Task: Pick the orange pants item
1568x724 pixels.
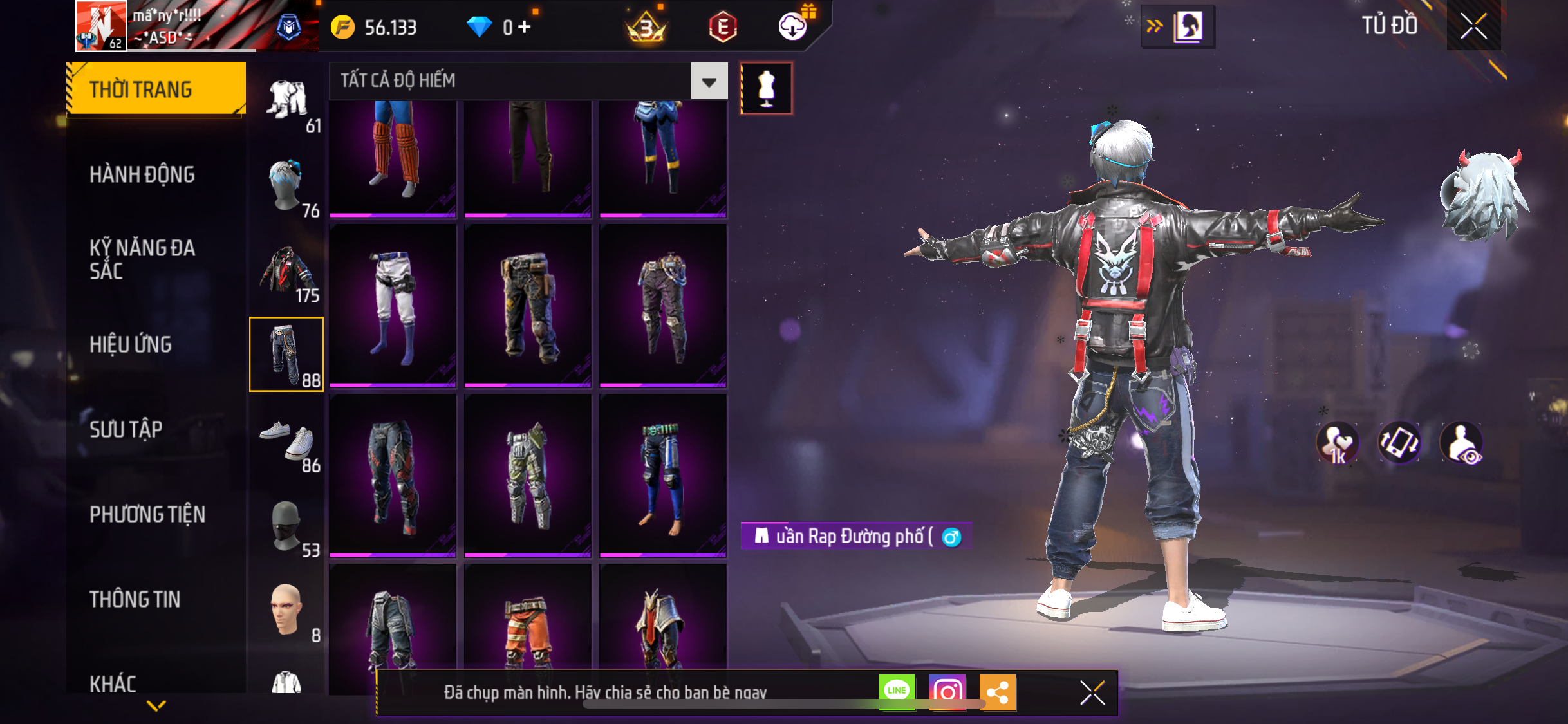Action: tap(528, 627)
